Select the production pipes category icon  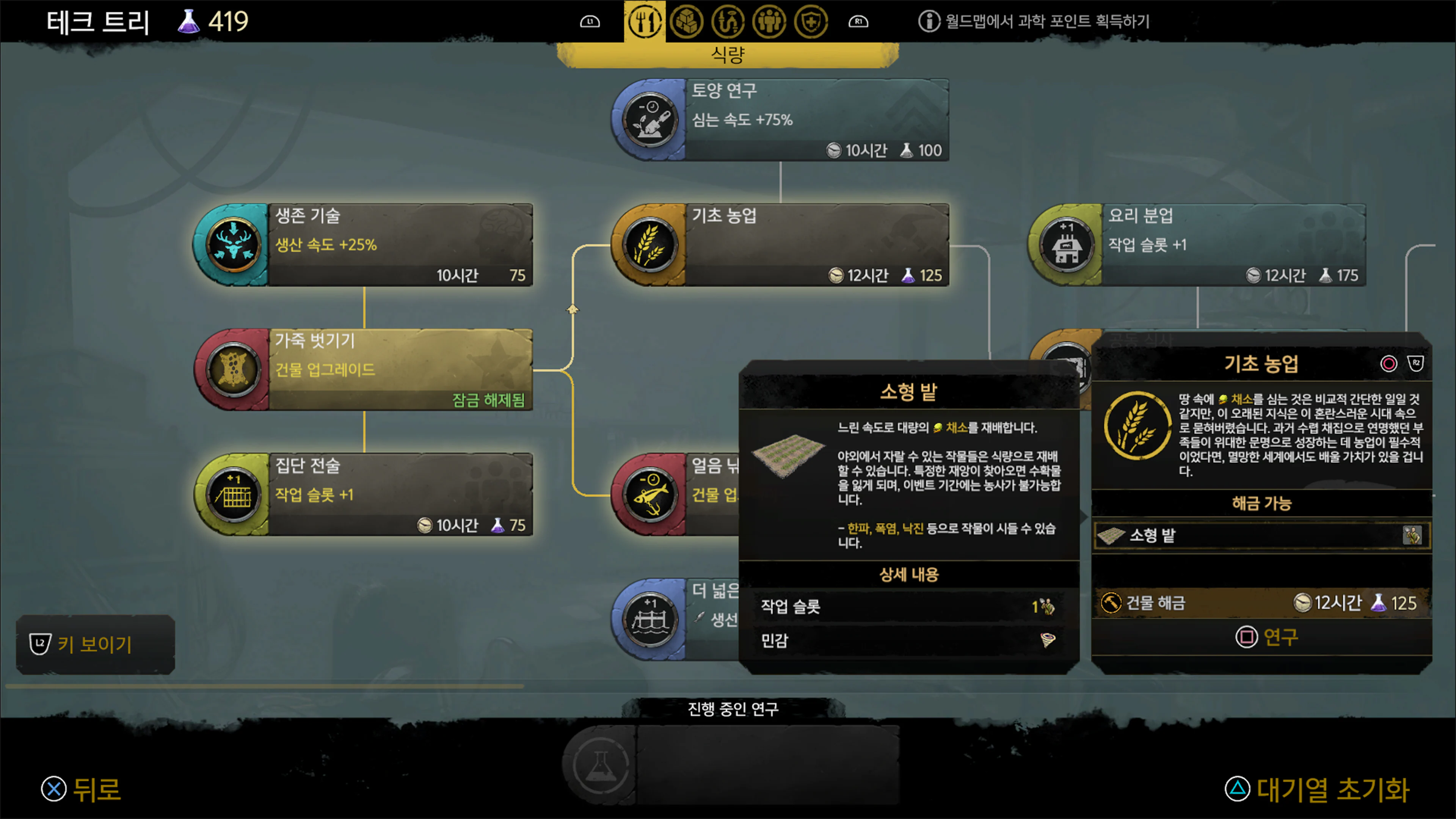(x=728, y=22)
